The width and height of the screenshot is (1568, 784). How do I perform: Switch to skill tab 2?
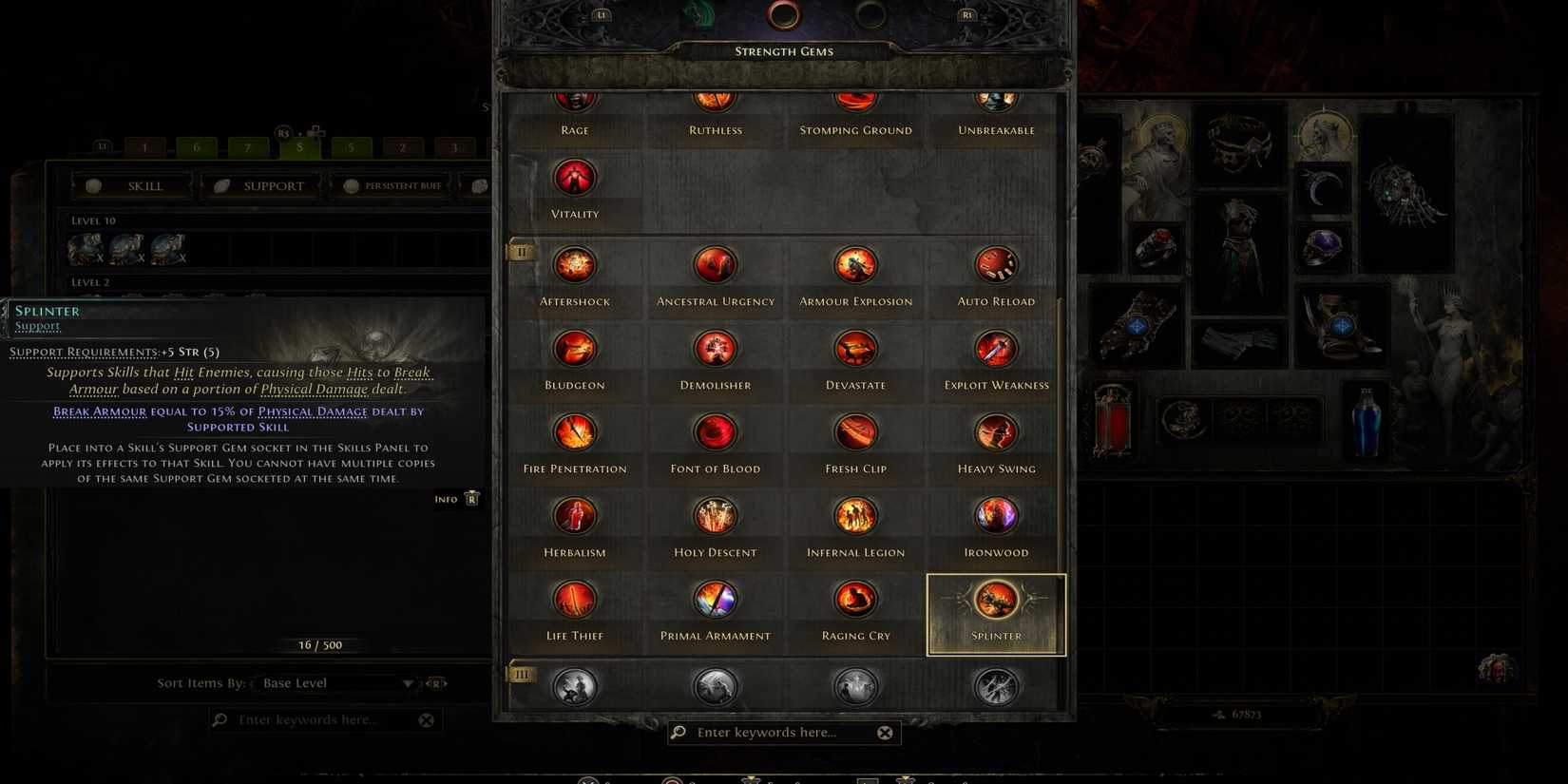(402, 147)
